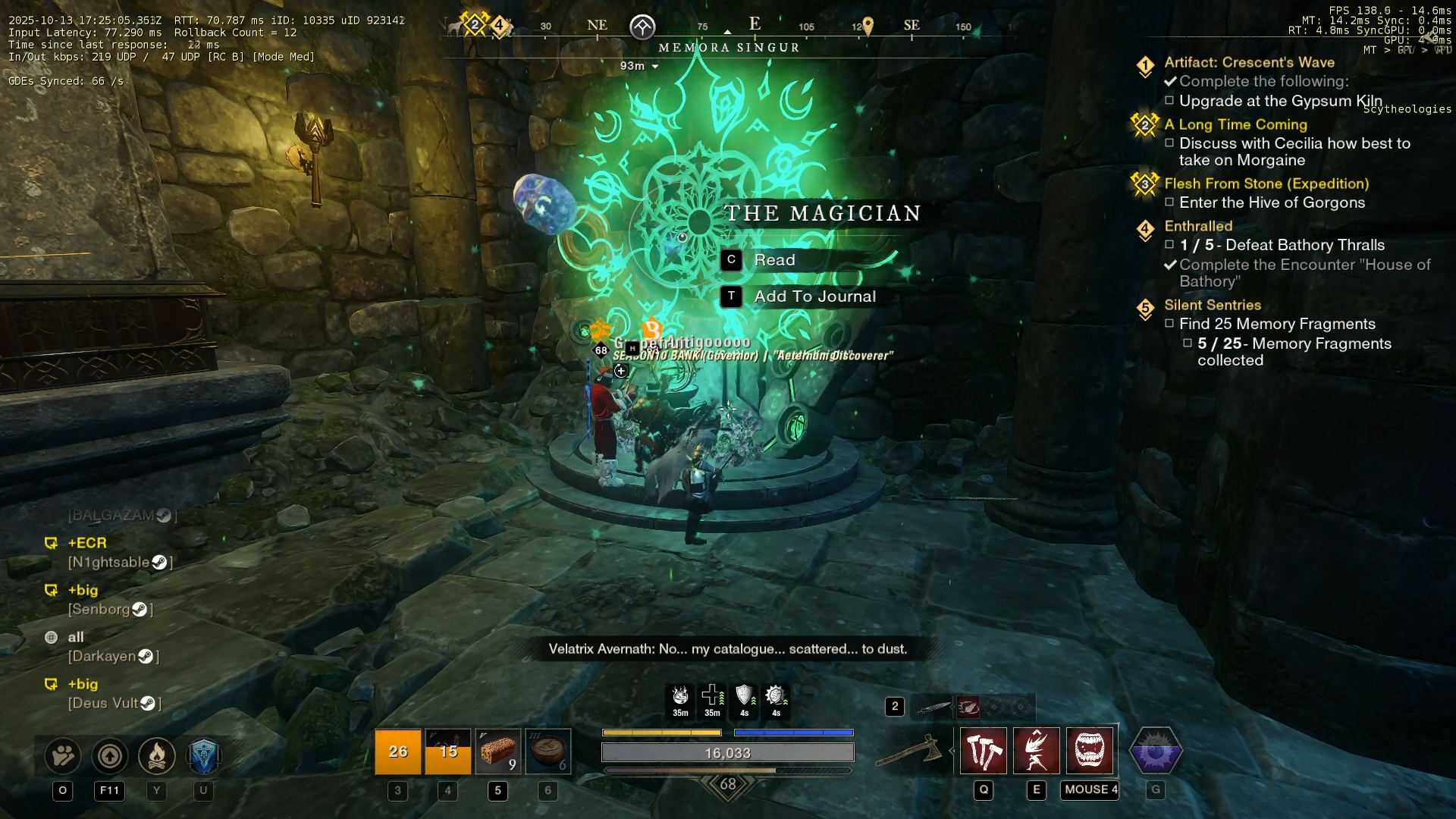1456x819 pixels.
Task: Choose Read on The Magician lore prompt
Action: (773, 260)
